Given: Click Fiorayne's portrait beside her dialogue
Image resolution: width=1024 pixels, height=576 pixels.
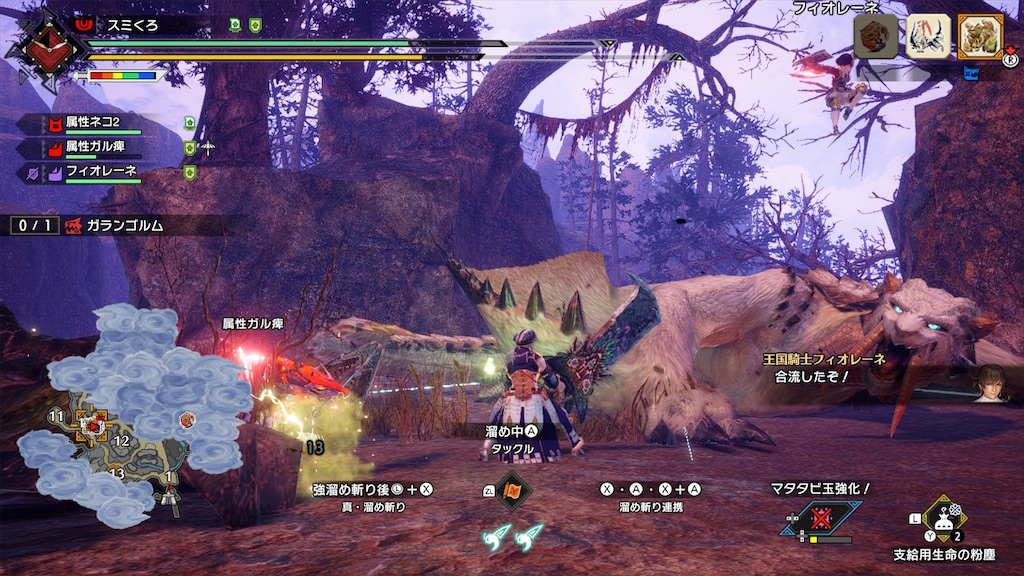Looking at the screenshot, I should coord(991,383).
